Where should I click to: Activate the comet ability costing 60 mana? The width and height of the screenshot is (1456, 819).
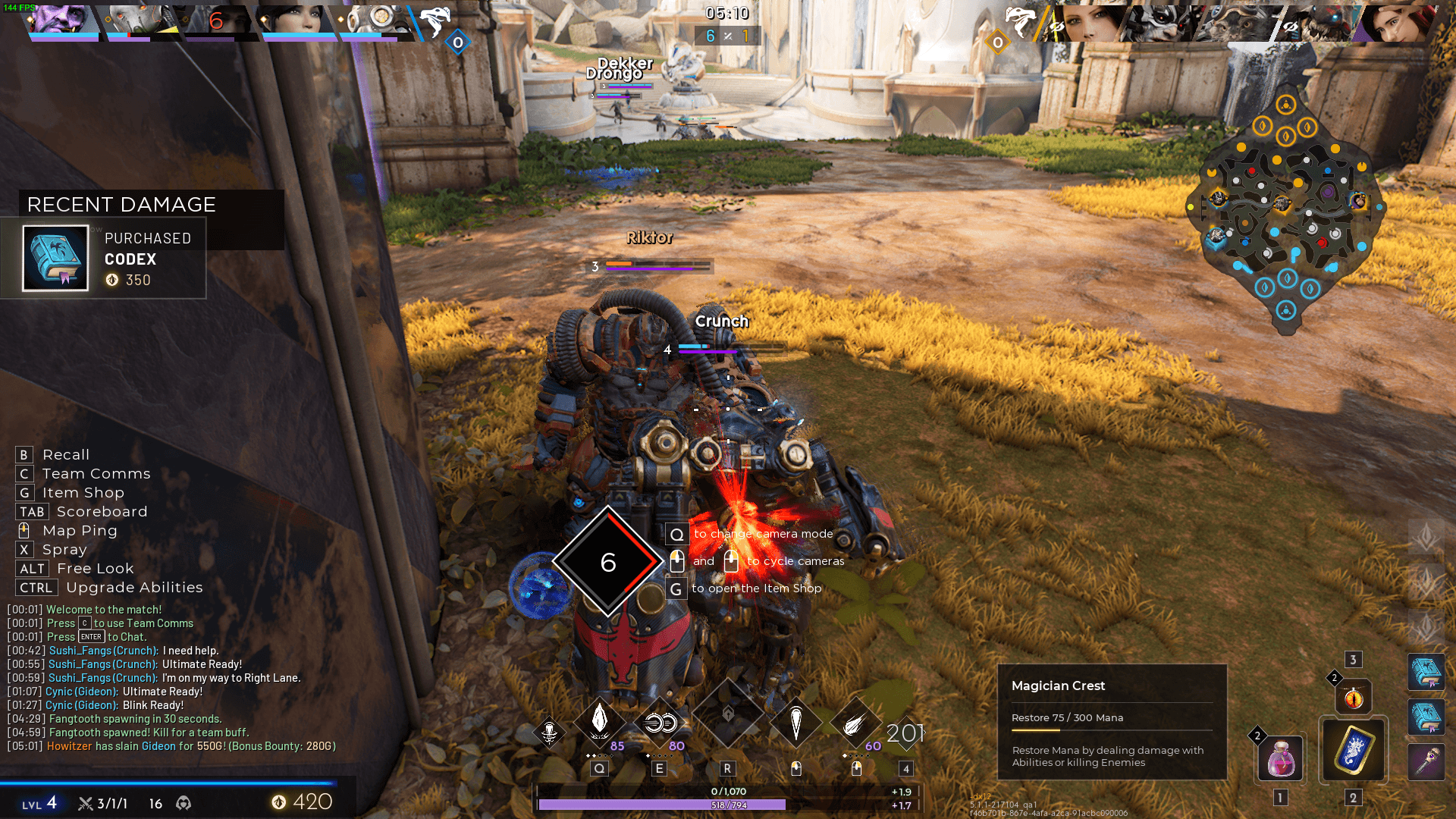[855, 723]
